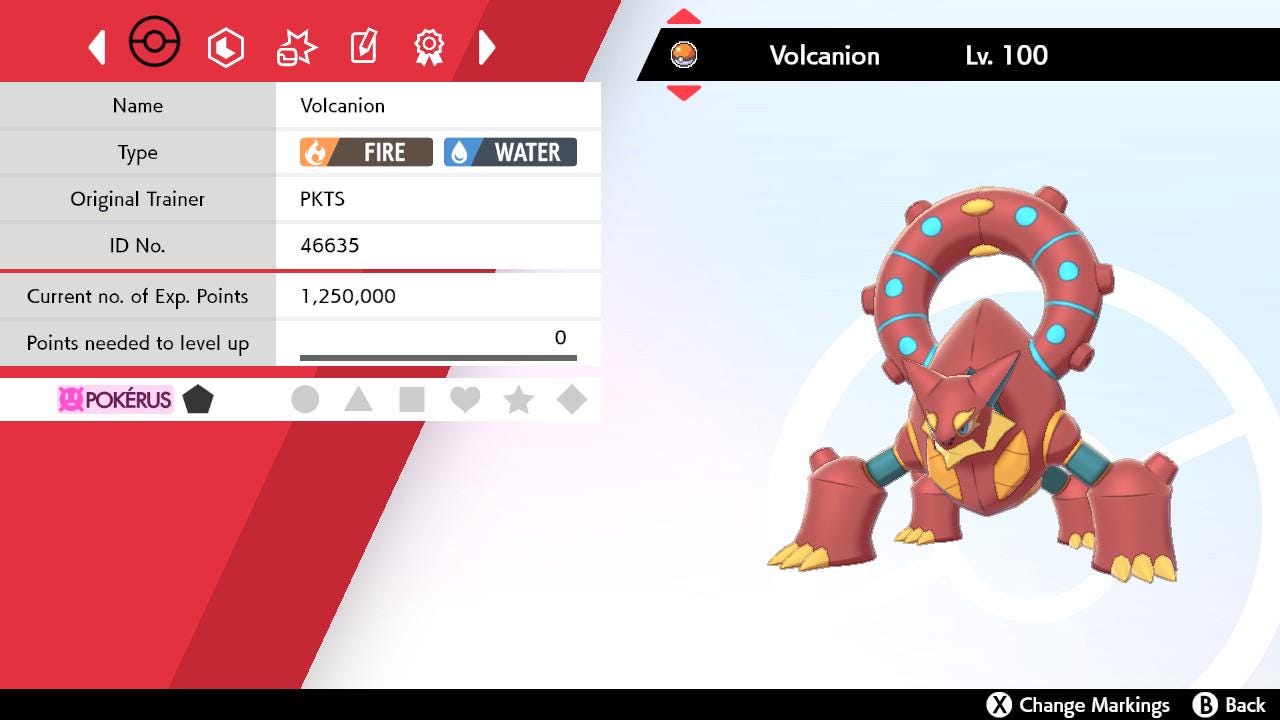Select the Poké Ball summary tab
1280x720 pixels.
click(155, 44)
